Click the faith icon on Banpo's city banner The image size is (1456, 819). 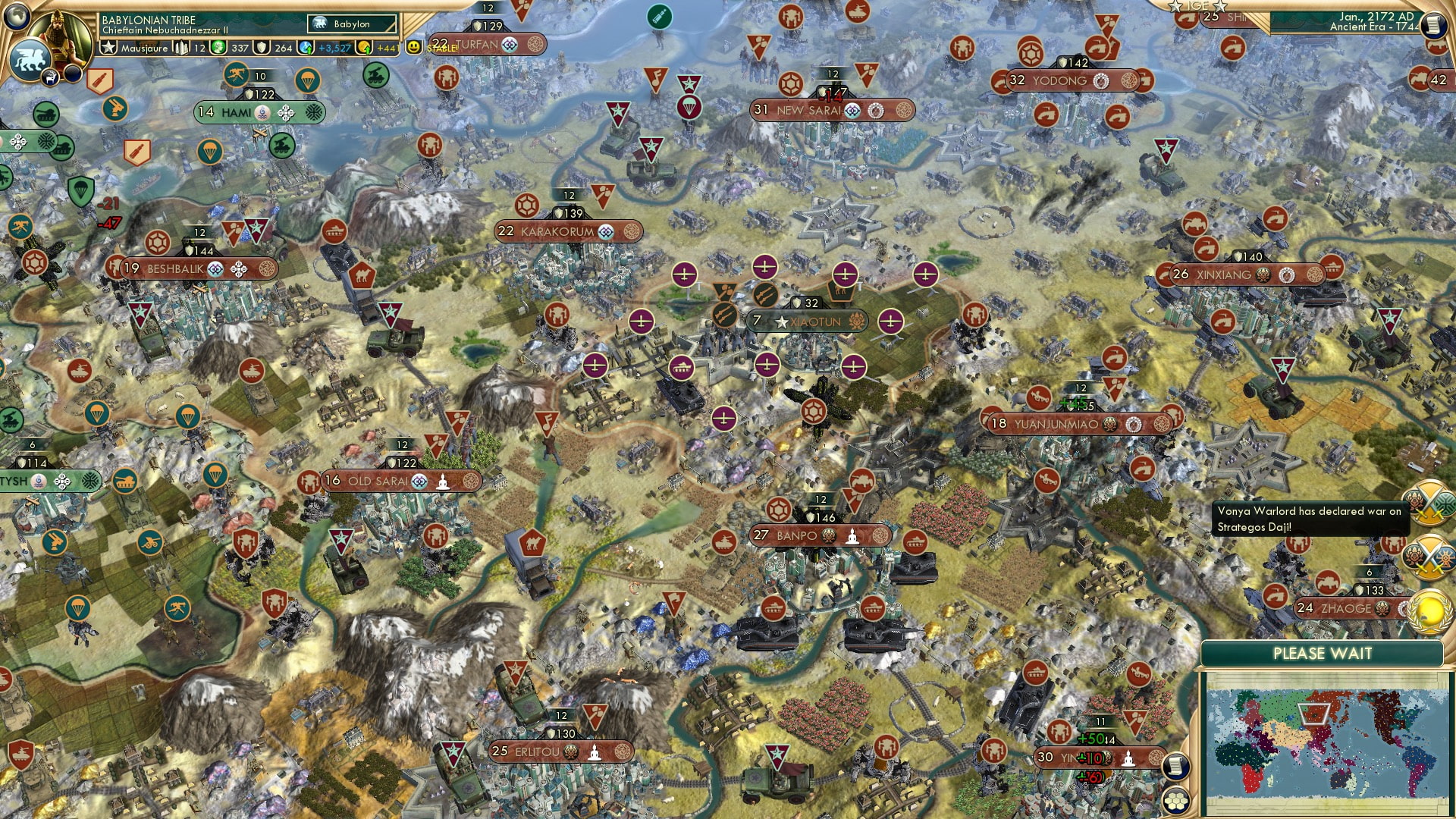[x=852, y=535]
